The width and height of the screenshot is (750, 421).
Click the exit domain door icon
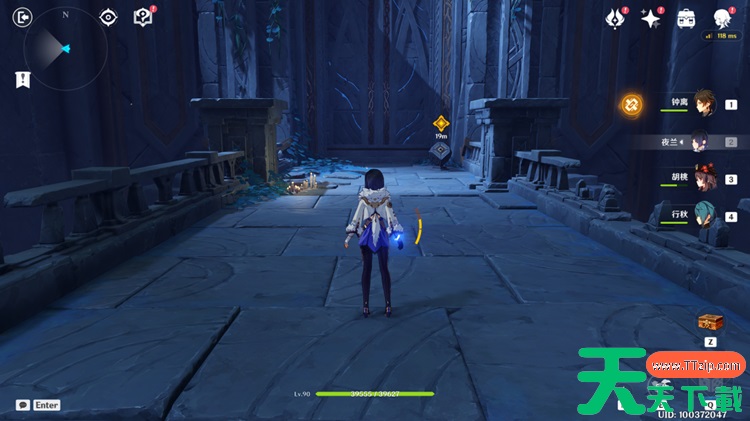tap(24, 17)
